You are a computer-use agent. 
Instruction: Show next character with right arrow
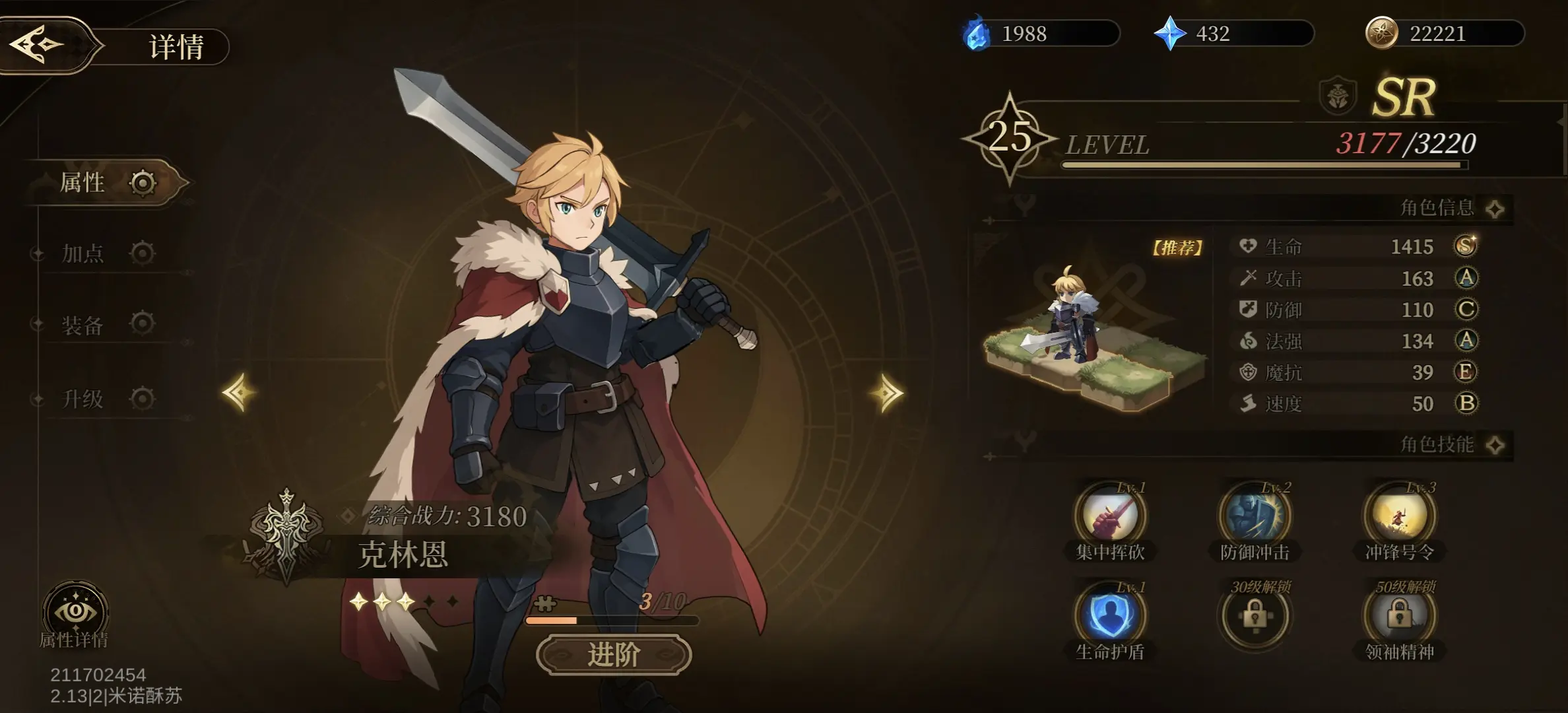(x=886, y=393)
